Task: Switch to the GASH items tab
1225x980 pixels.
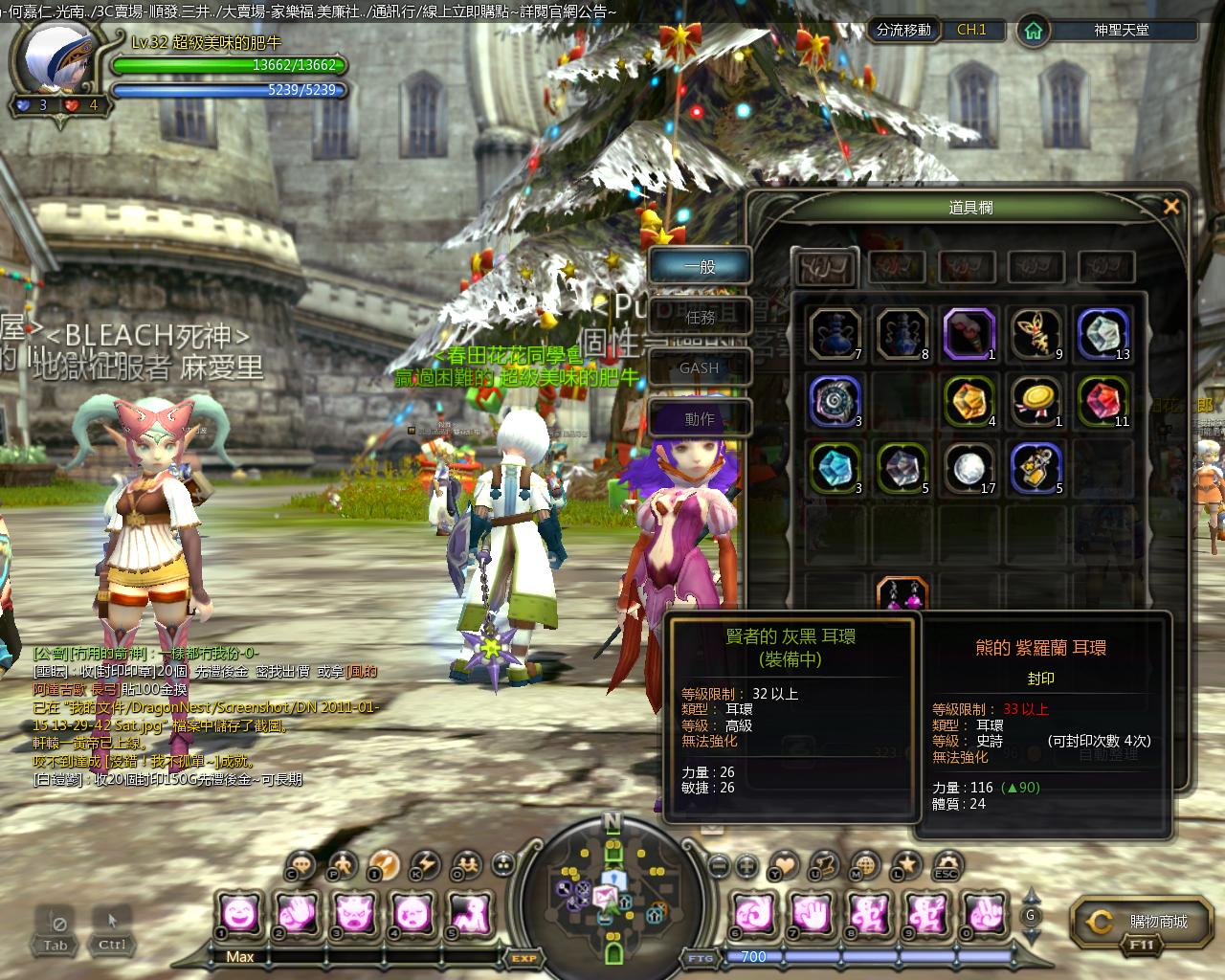Action: [700, 367]
